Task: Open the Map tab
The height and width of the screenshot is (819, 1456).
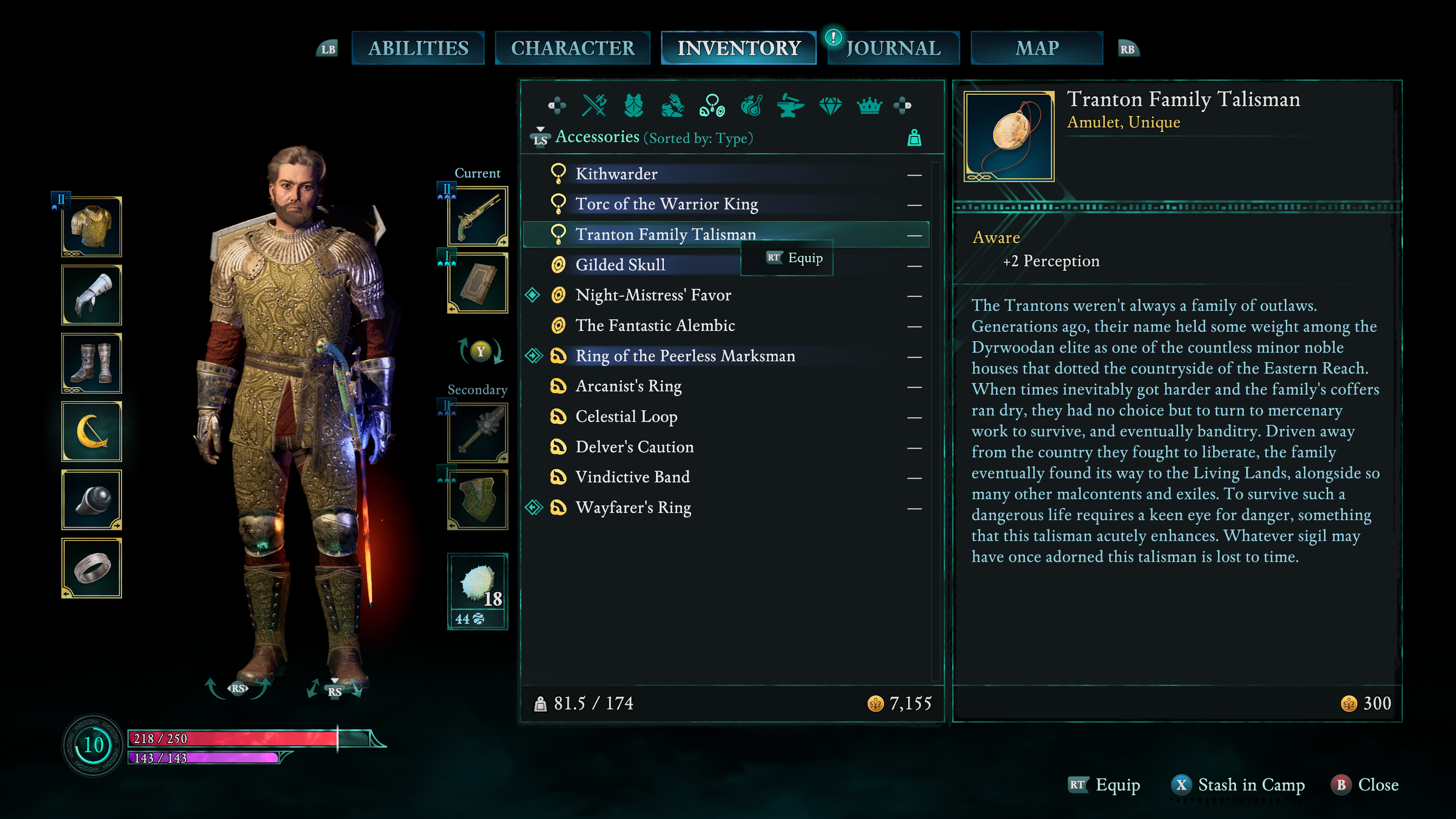Action: click(x=1036, y=48)
